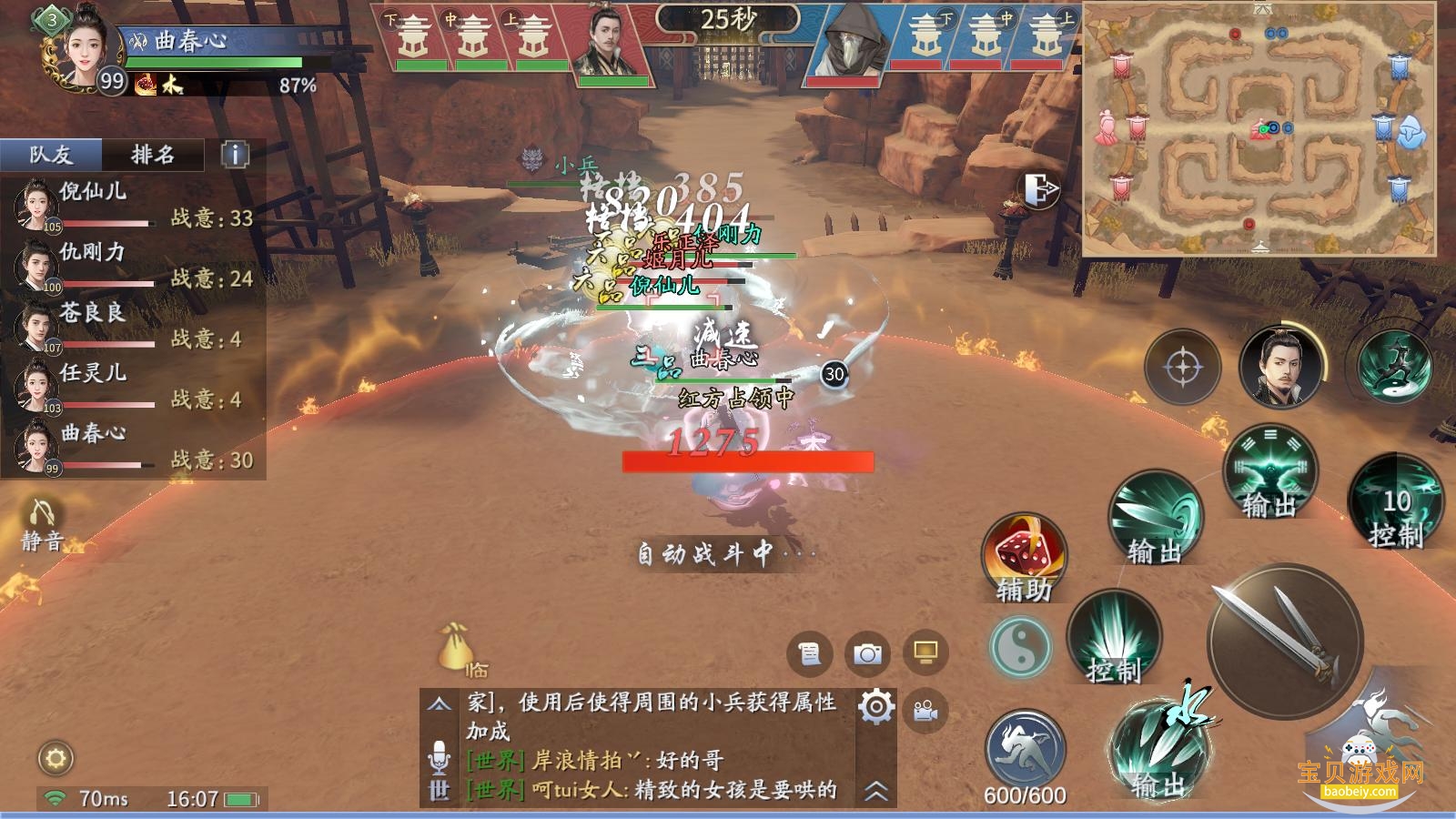The image size is (1456, 819).
Task: Activate the 辅助 dice skill
Action: [1024, 557]
